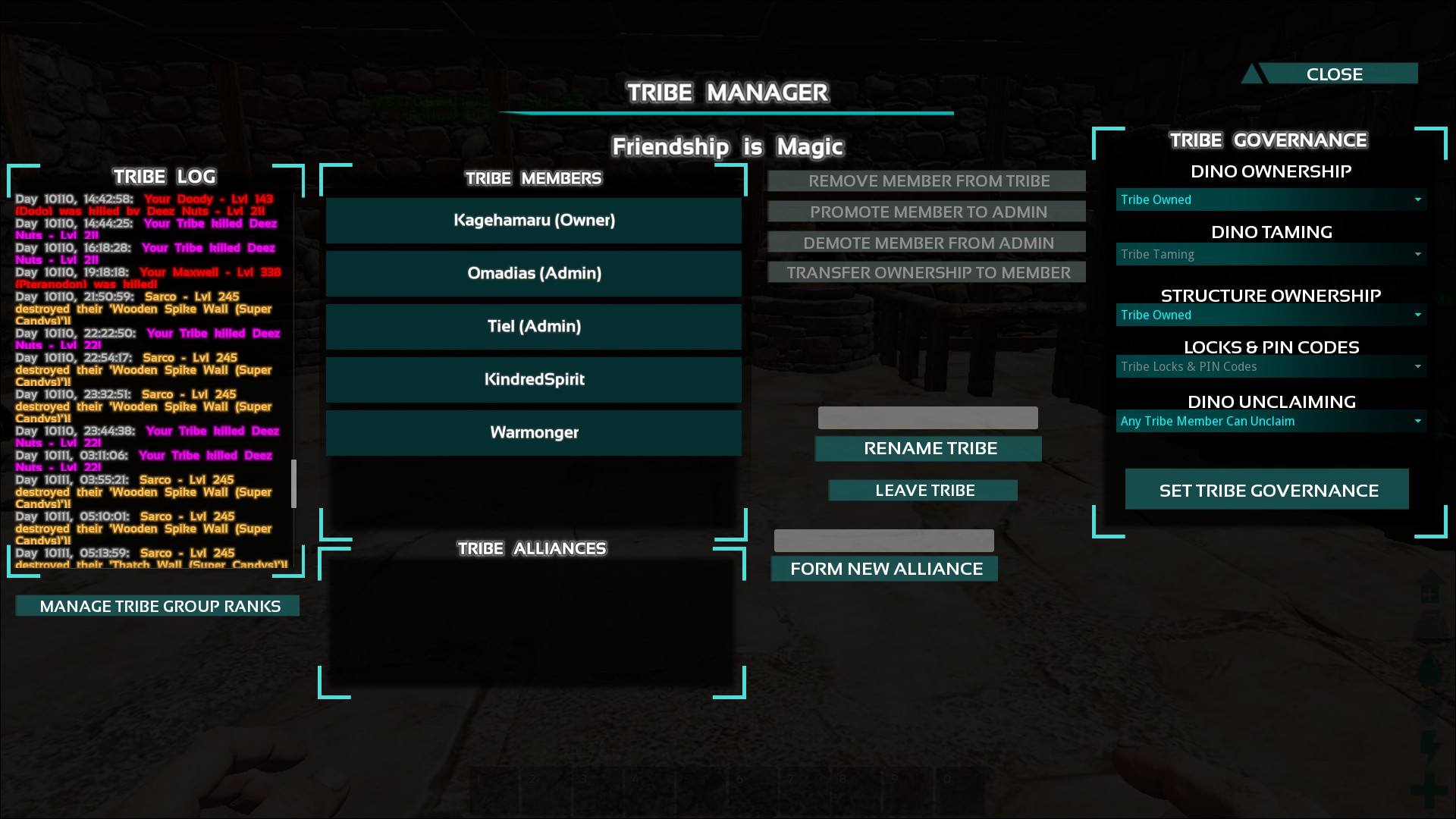The image size is (1456, 819).
Task: Focus the rename tribe text field
Action: [x=927, y=418]
